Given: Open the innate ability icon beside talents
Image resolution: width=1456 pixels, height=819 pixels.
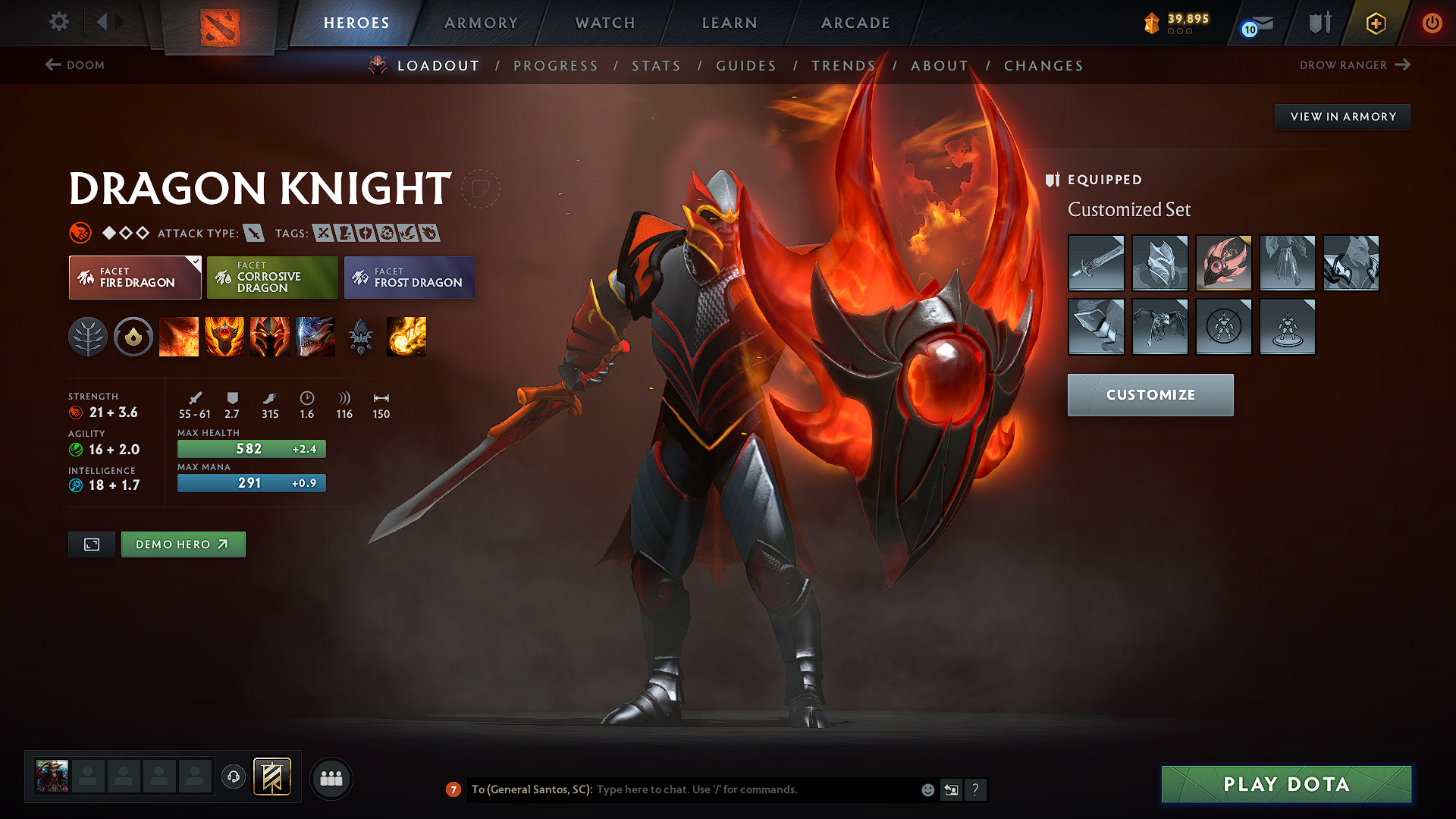Looking at the screenshot, I should click(x=133, y=337).
